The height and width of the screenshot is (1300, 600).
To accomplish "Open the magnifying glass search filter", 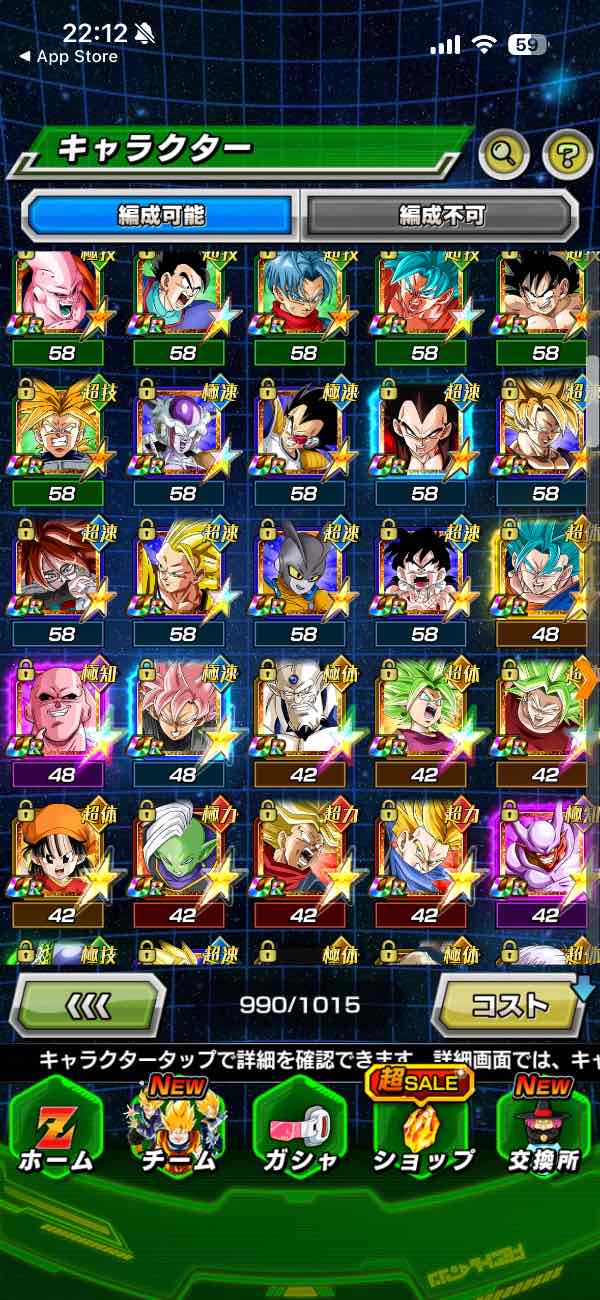I will point(504,154).
